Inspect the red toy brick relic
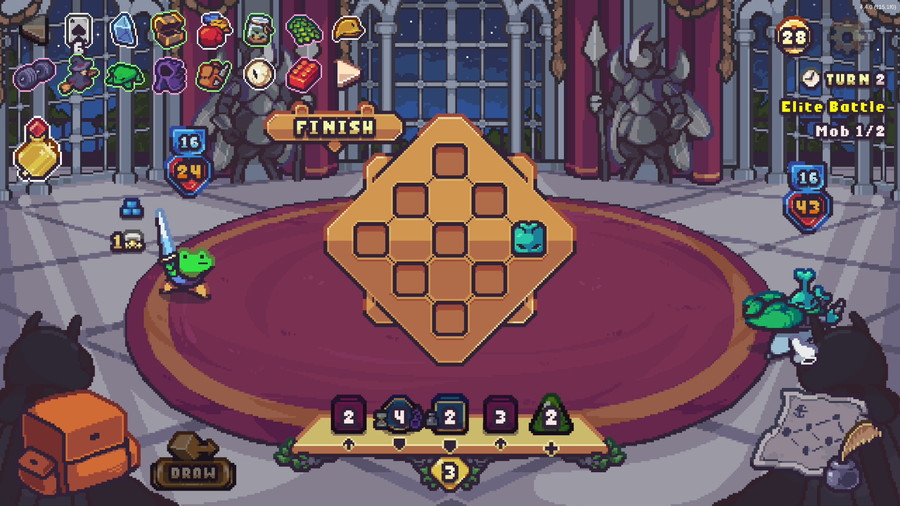 (x=303, y=73)
